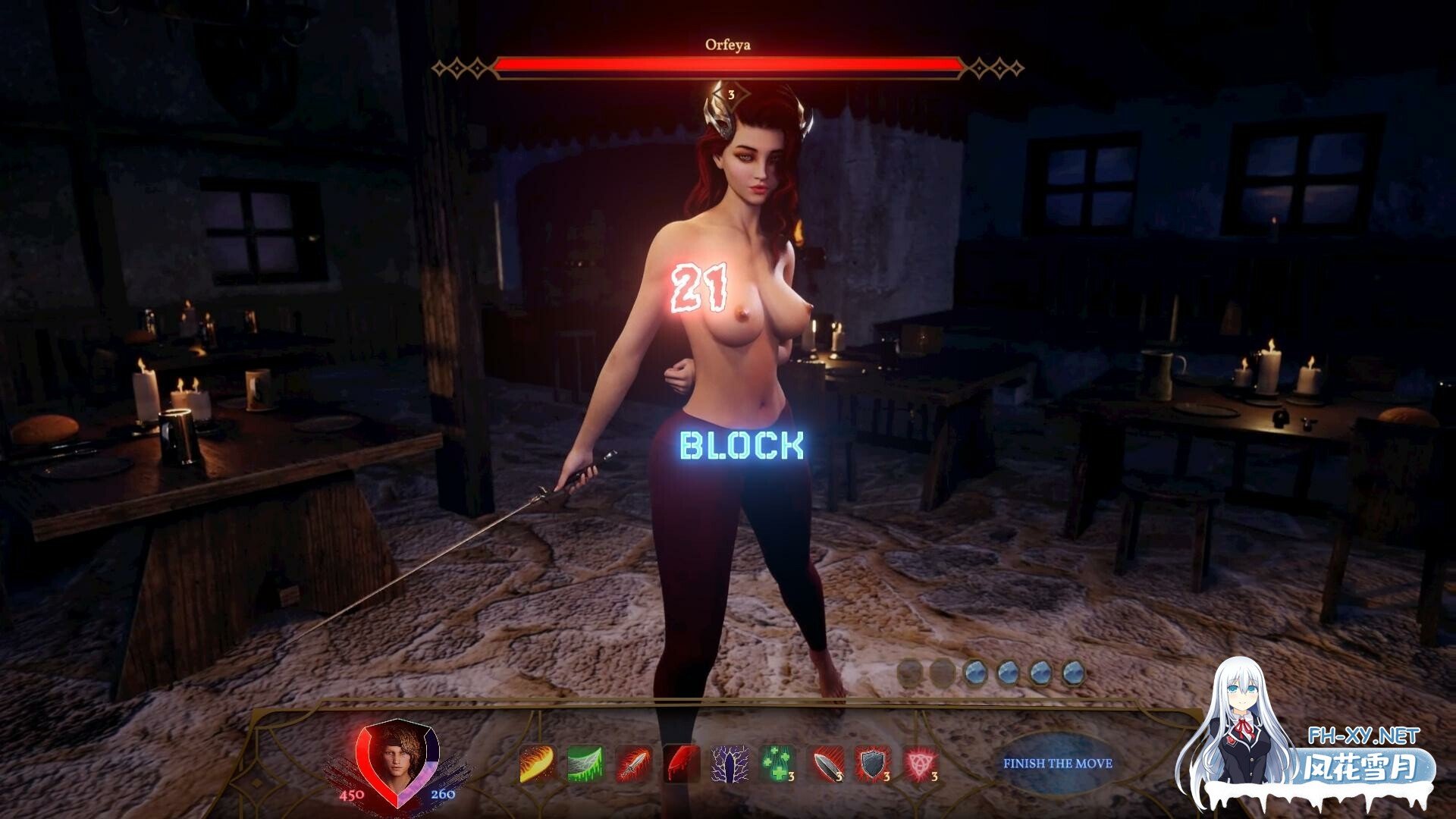Select the glowing red sword ability
1456x819 pixels.
click(632, 764)
